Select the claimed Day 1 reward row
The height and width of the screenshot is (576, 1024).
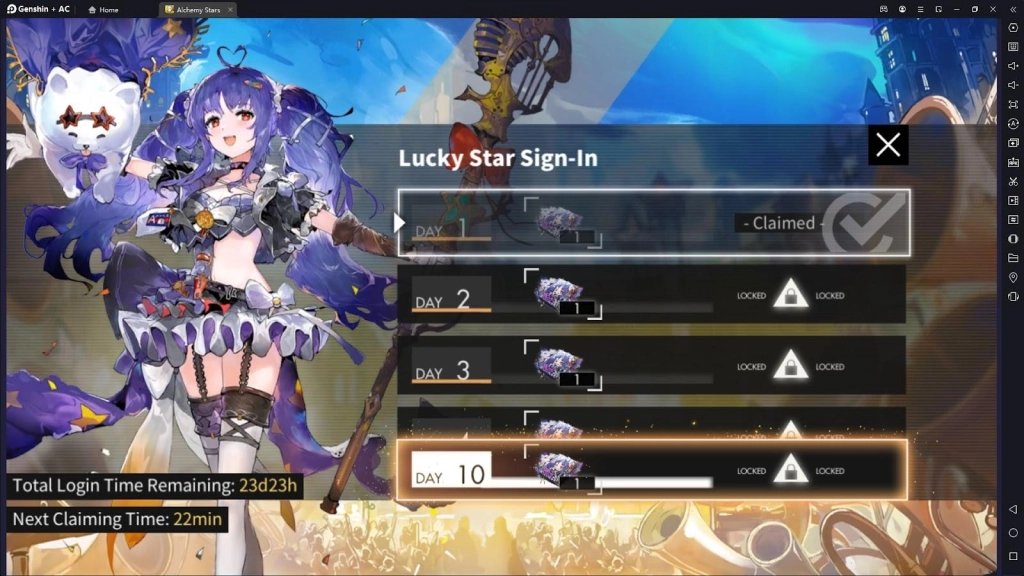(x=654, y=223)
